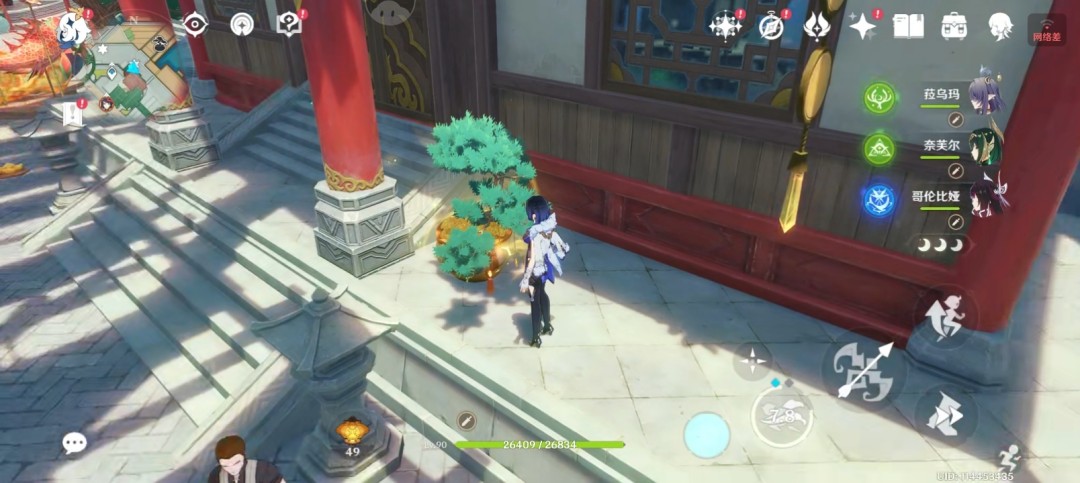This screenshot has width=1080, height=483.
Task: Activate the Elemental Burst skill button
Action: pyautogui.click(x=782, y=416)
